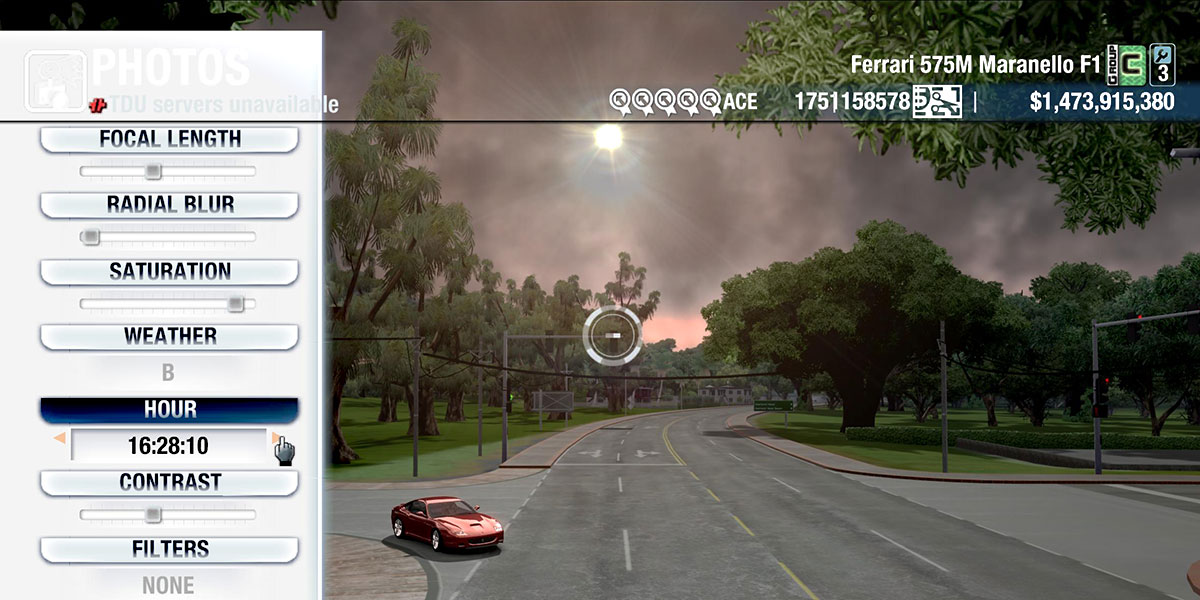Viewport: 1200px width, 600px height.
Task: Open the Filters option
Action: point(169,549)
